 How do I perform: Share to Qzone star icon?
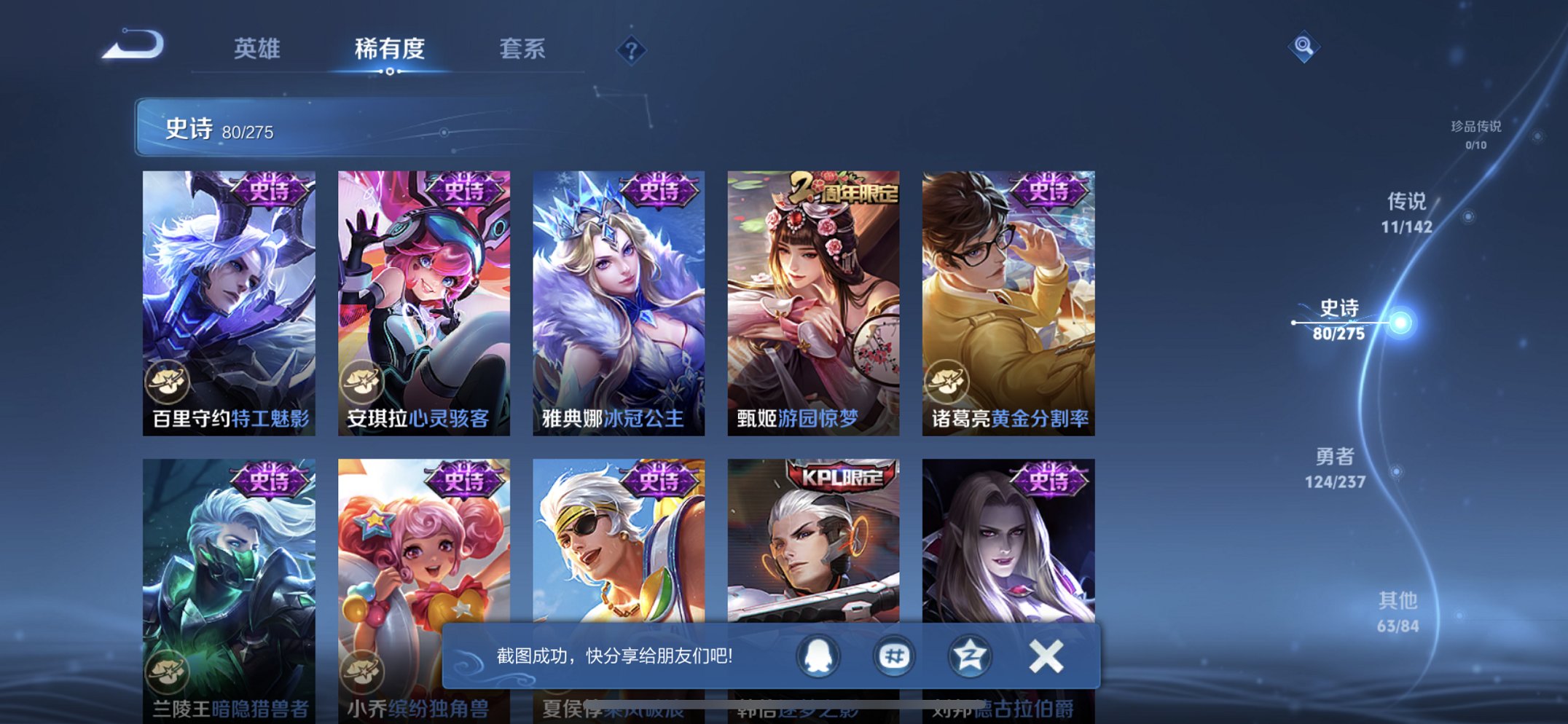(x=969, y=656)
